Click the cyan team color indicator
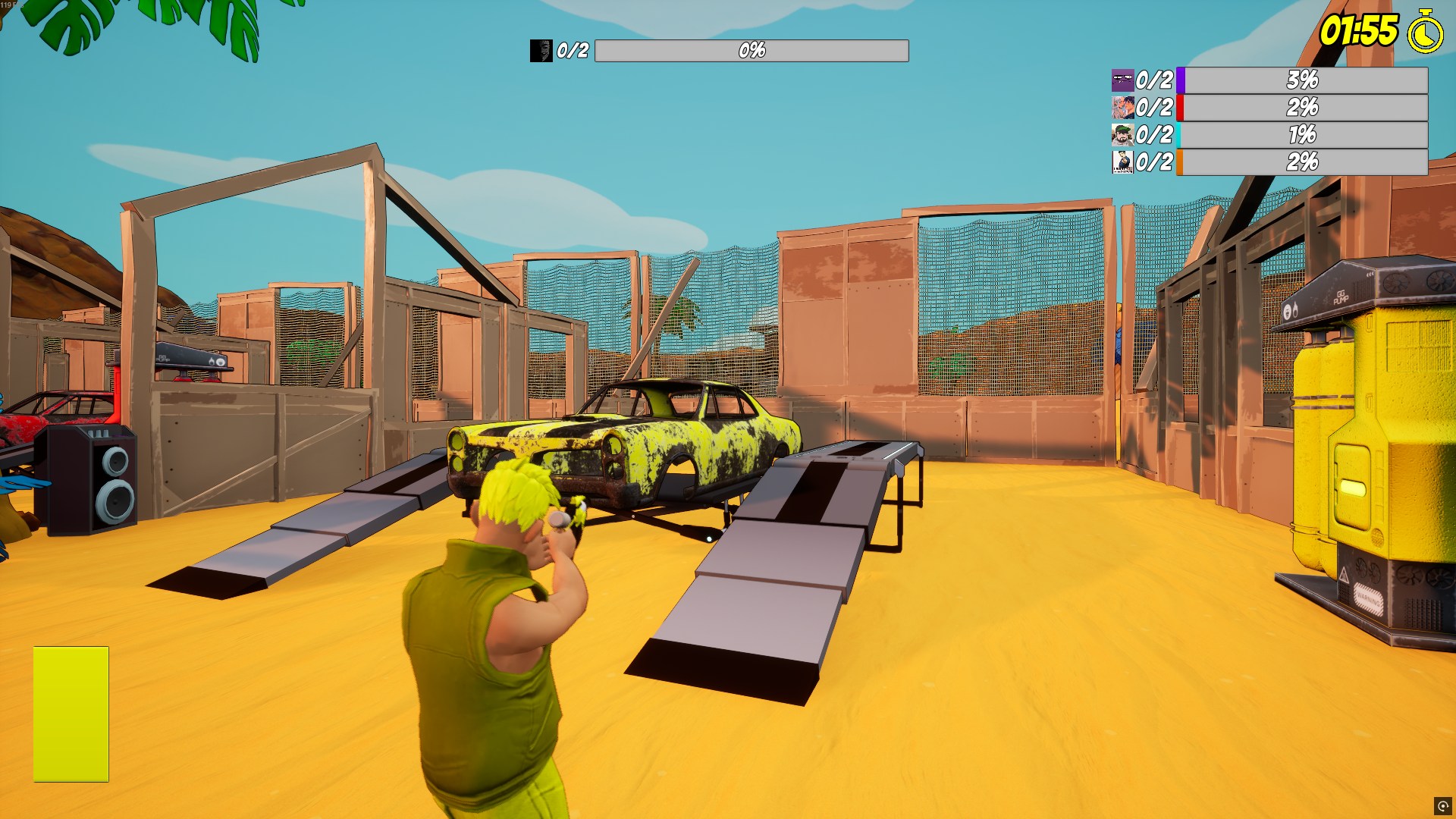1456x819 pixels. 1180,135
